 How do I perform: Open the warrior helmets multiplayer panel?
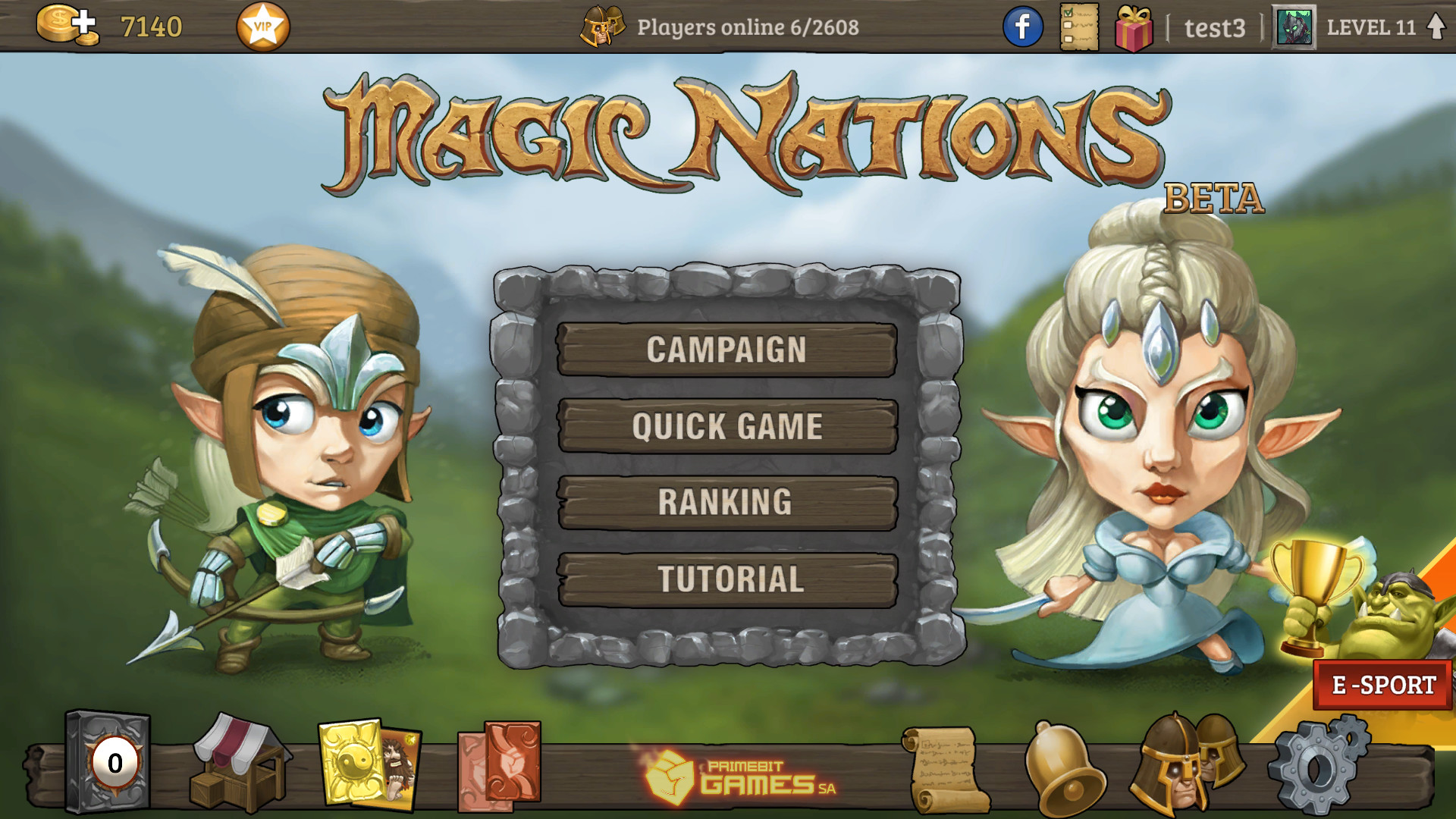point(1179,766)
